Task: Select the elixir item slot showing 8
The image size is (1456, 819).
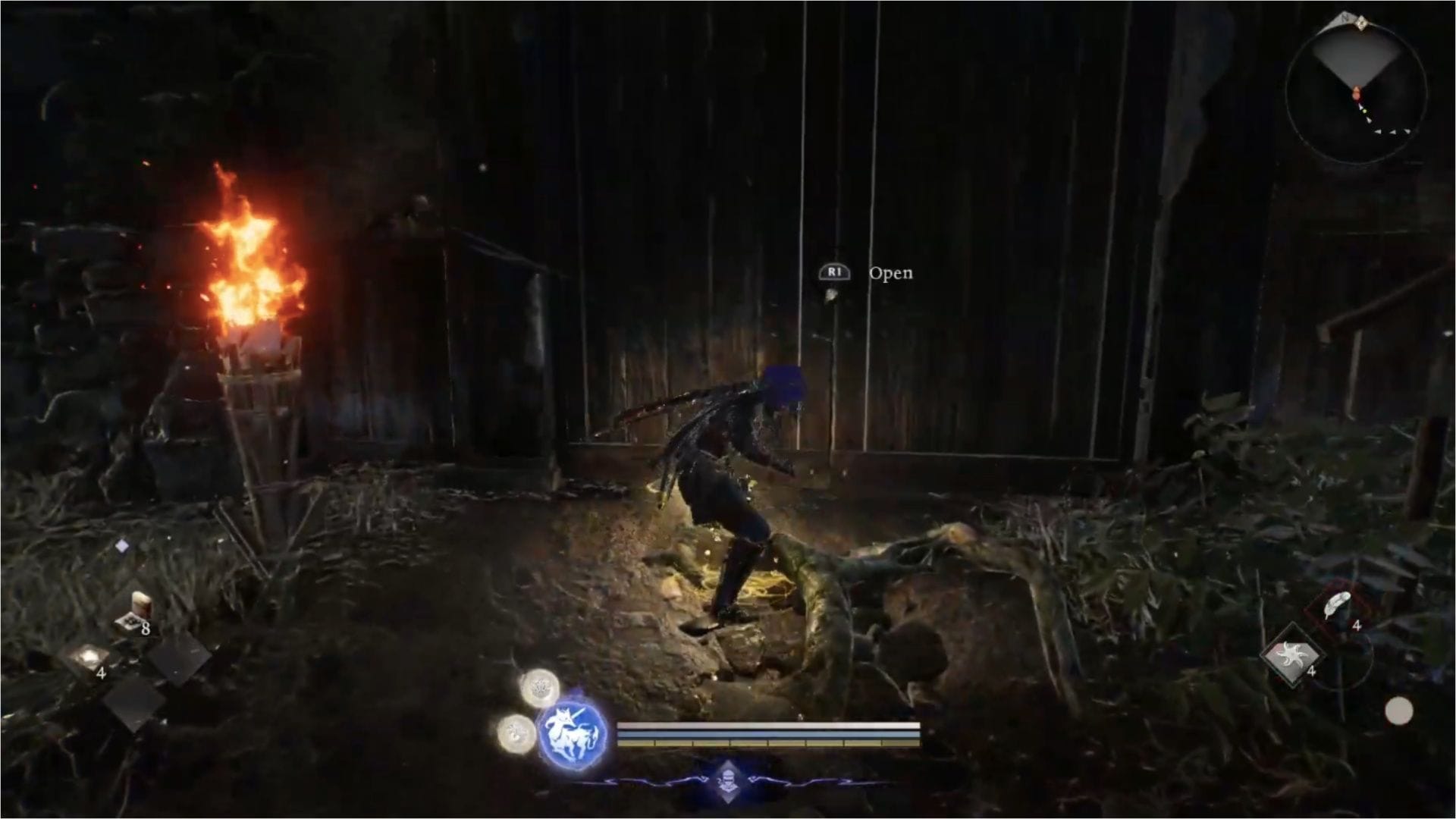Action: pos(135,615)
